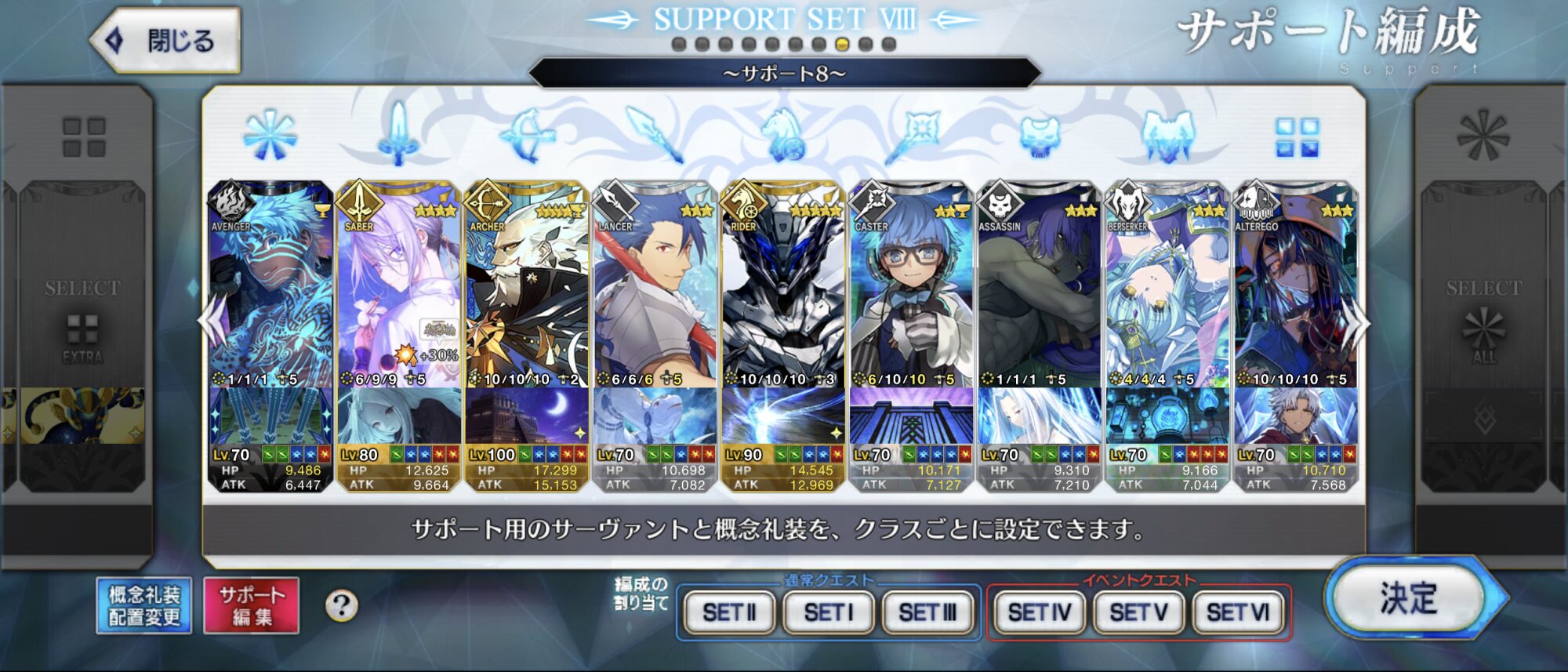Viewport: 1568px width, 672px height.
Task: Confirm the formation with 決定
Action: click(1408, 599)
